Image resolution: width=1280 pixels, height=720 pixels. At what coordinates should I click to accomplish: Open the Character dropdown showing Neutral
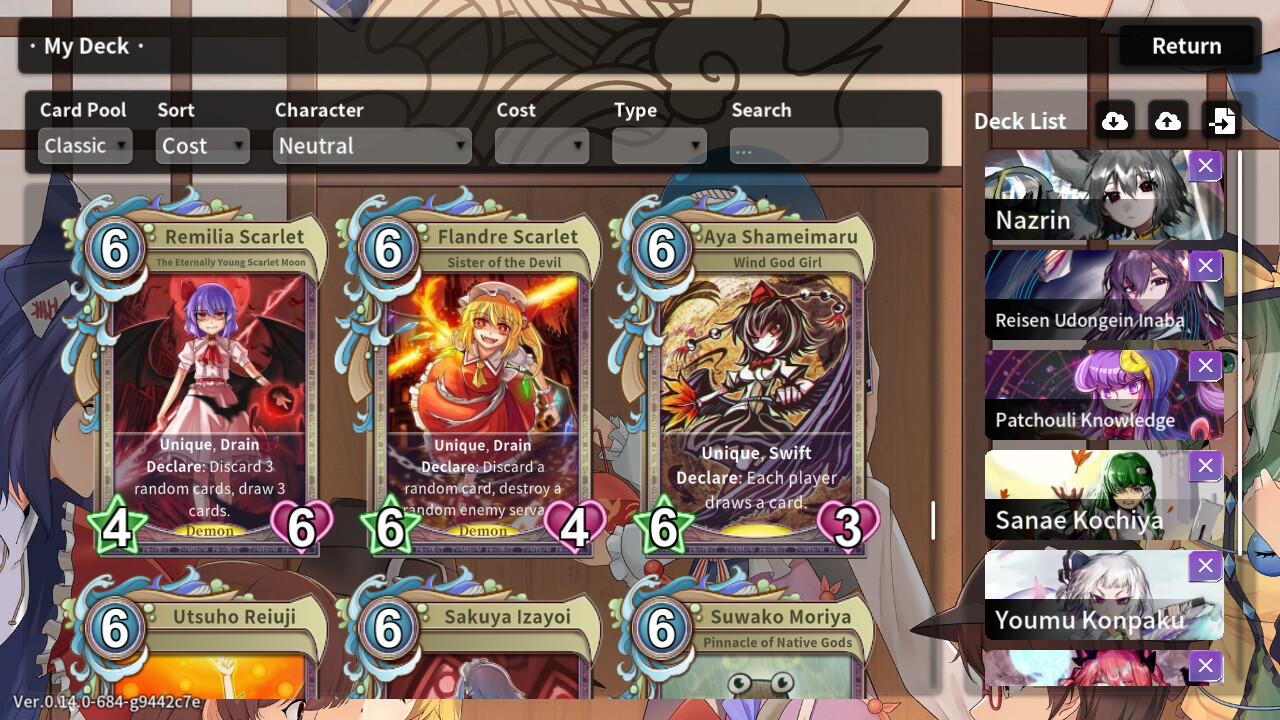(x=371, y=145)
